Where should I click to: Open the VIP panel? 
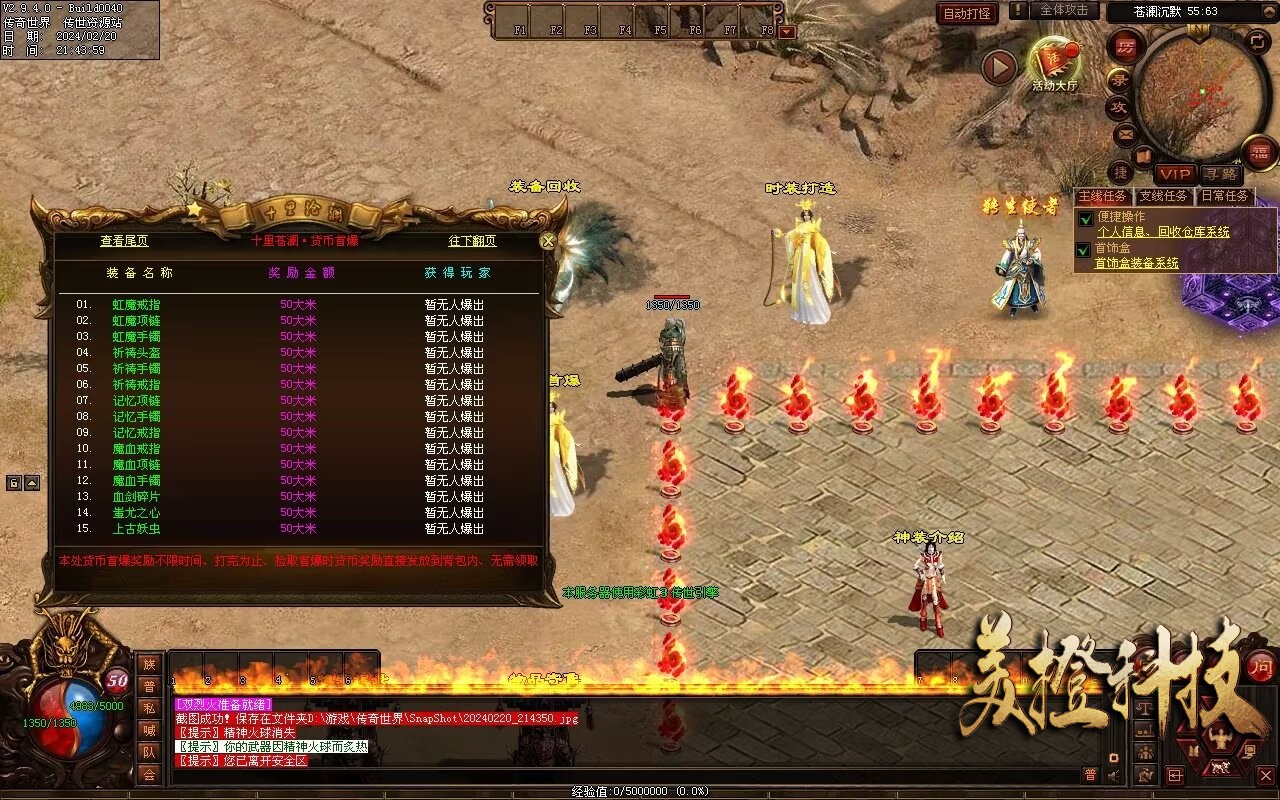(x=1176, y=175)
